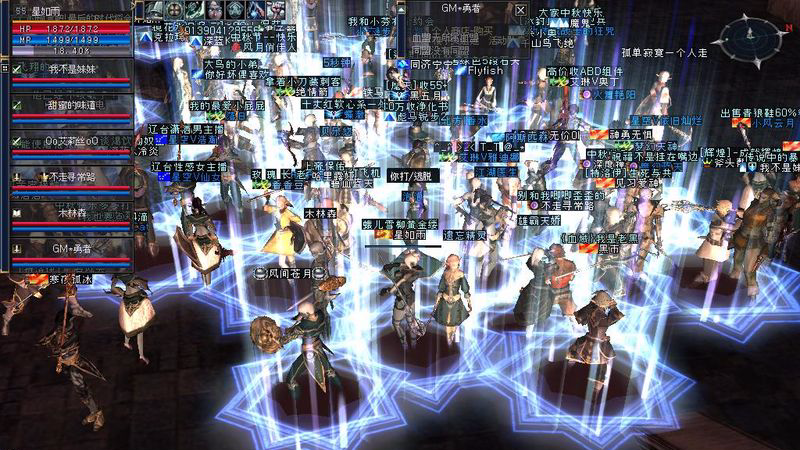
Task: Select party member Oo艾莉丝oO
Action: (72, 142)
